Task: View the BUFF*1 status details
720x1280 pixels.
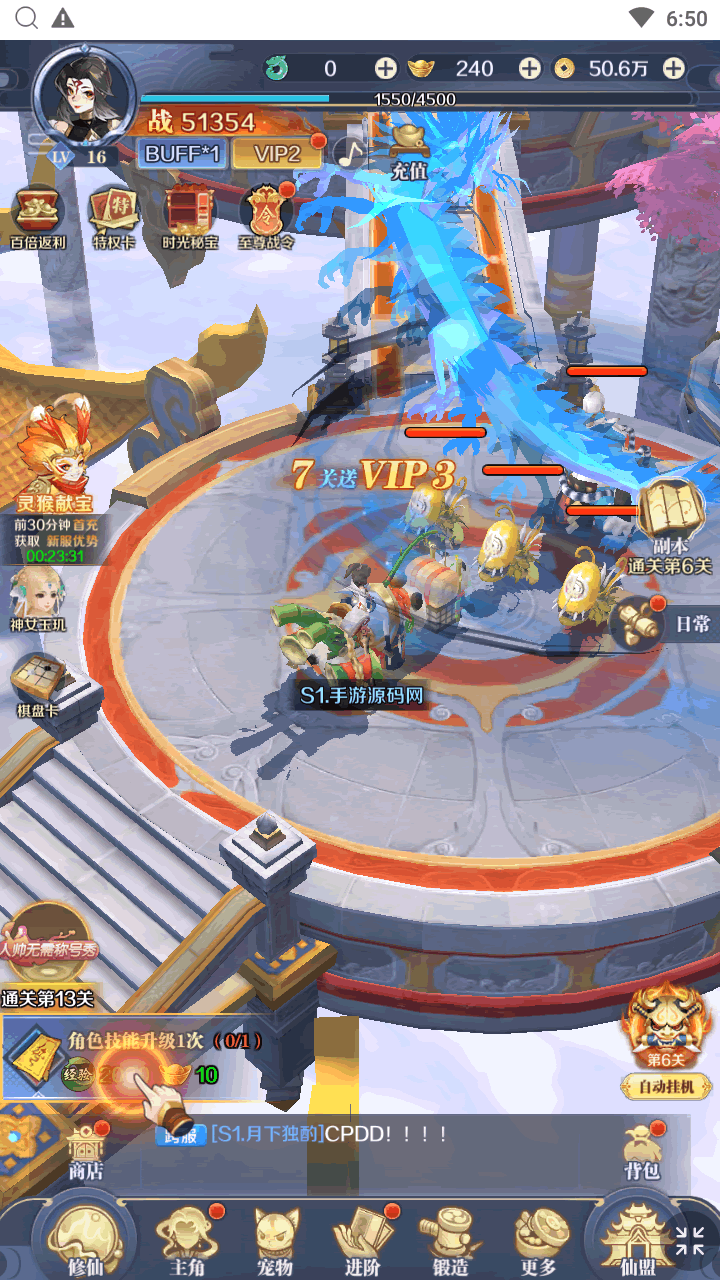Action: [x=183, y=153]
